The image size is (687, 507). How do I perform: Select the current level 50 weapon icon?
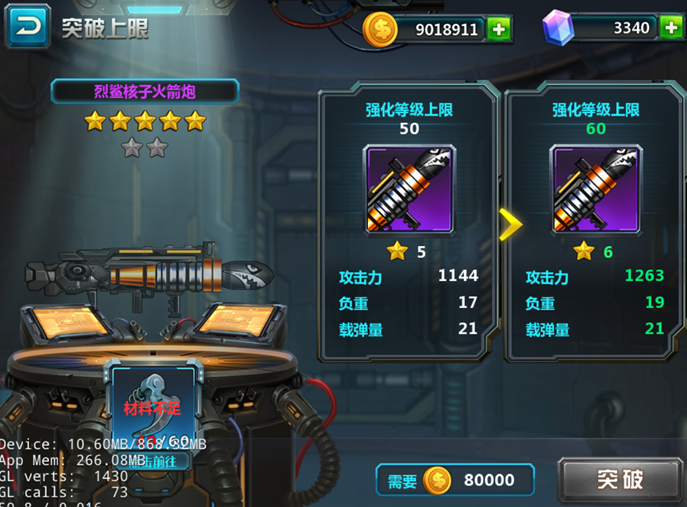pos(409,191)
